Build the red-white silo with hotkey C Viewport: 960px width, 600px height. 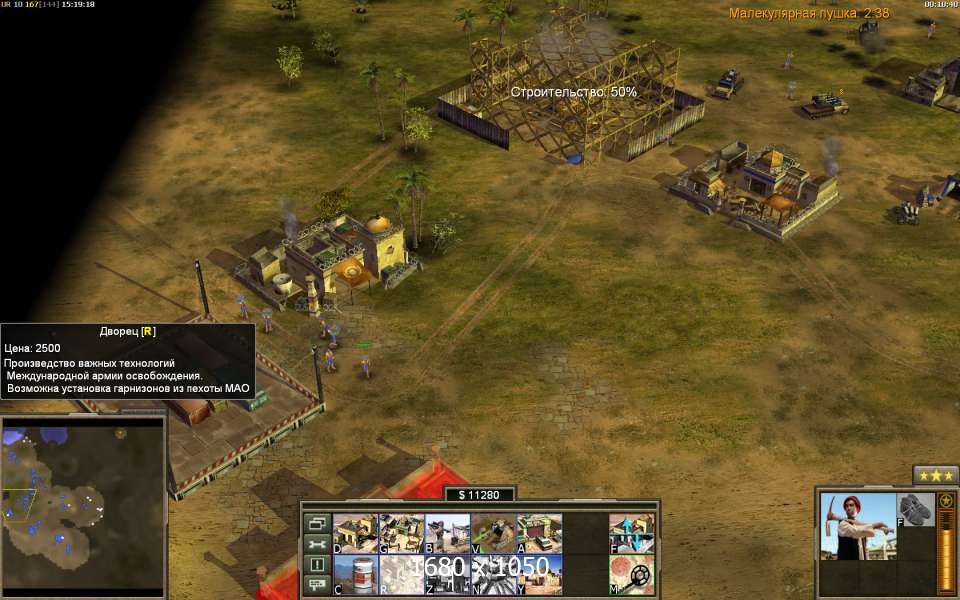click(x=355, y=574)
